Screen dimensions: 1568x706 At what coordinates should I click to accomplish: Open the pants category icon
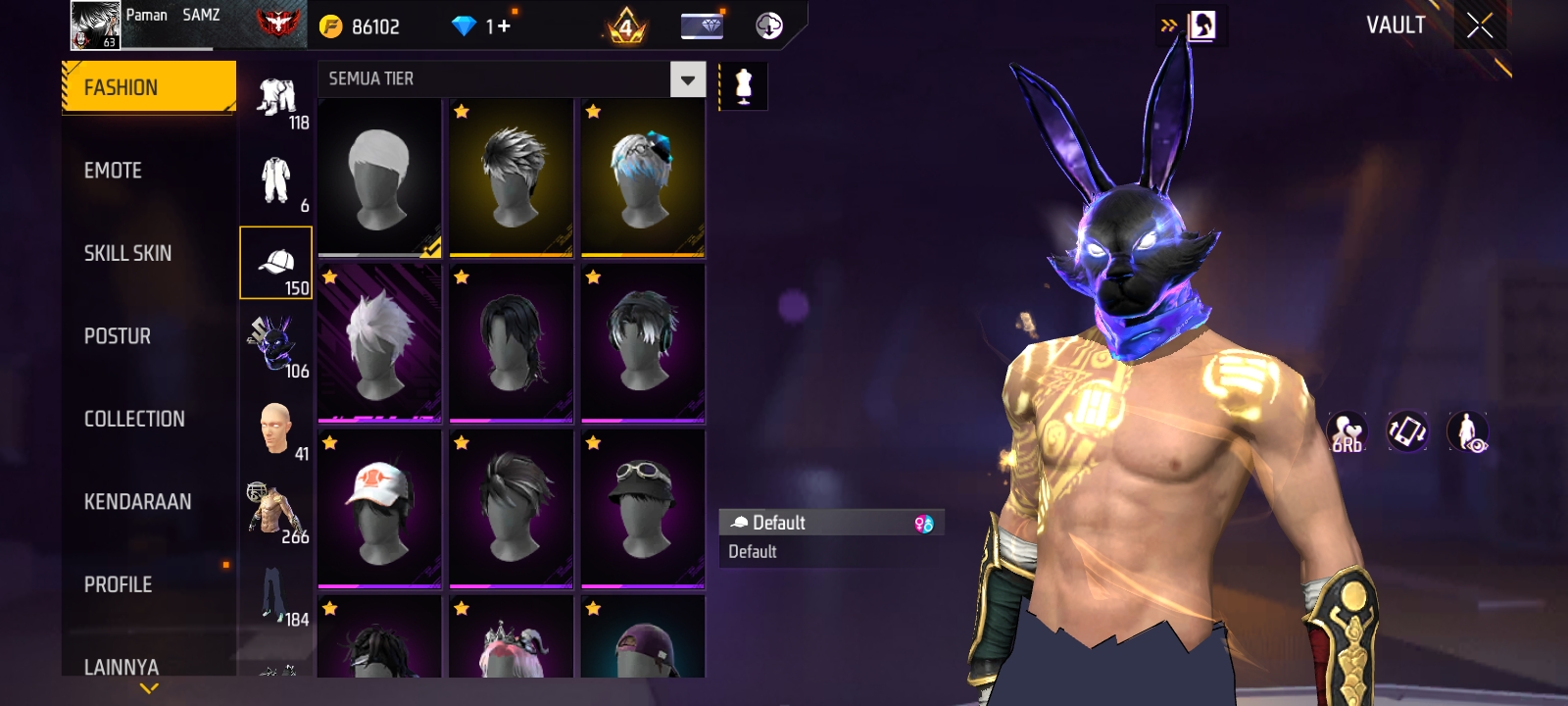(x=275, y=594)
